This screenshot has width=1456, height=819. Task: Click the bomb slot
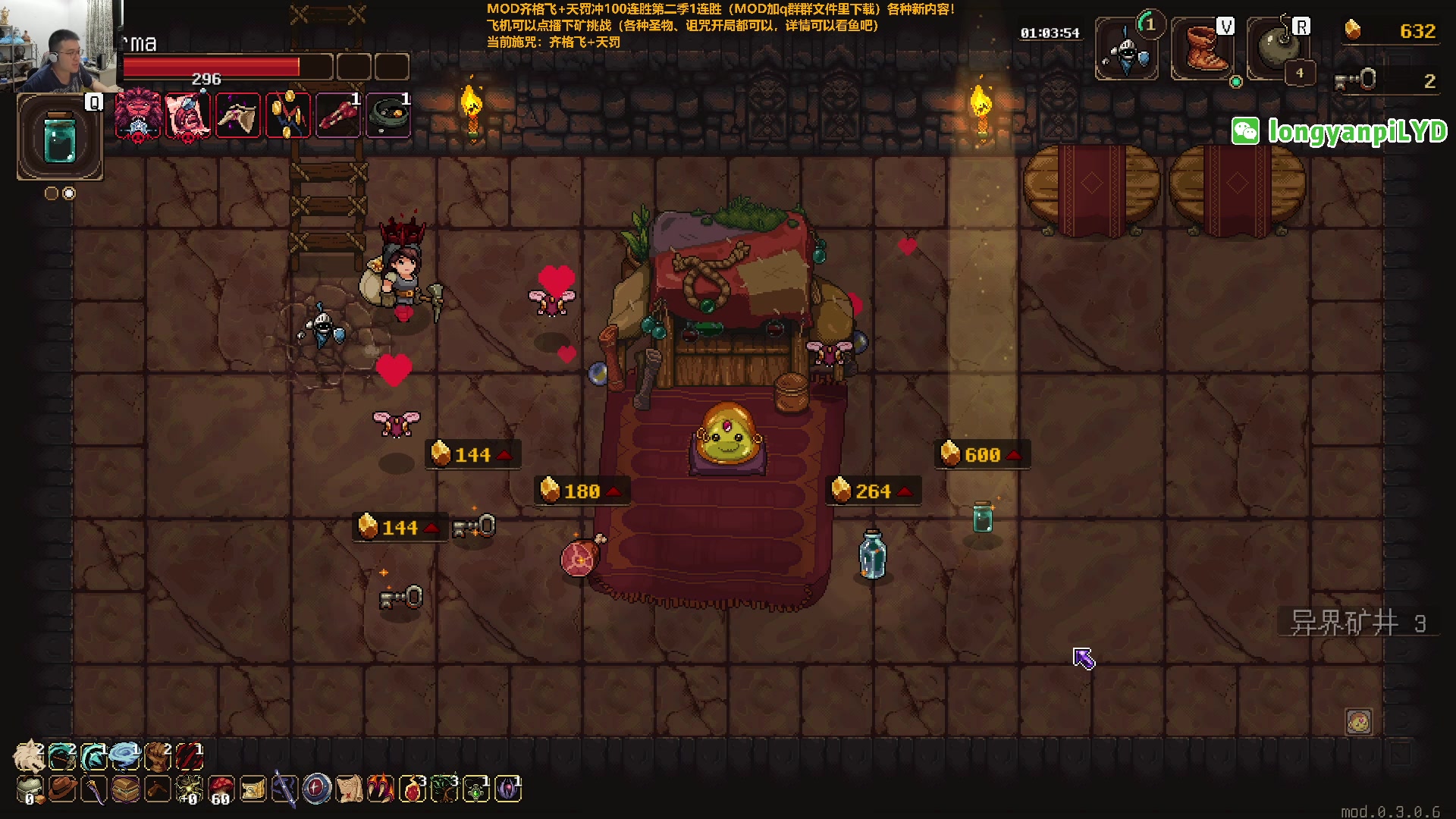[x=1278, y=50]
